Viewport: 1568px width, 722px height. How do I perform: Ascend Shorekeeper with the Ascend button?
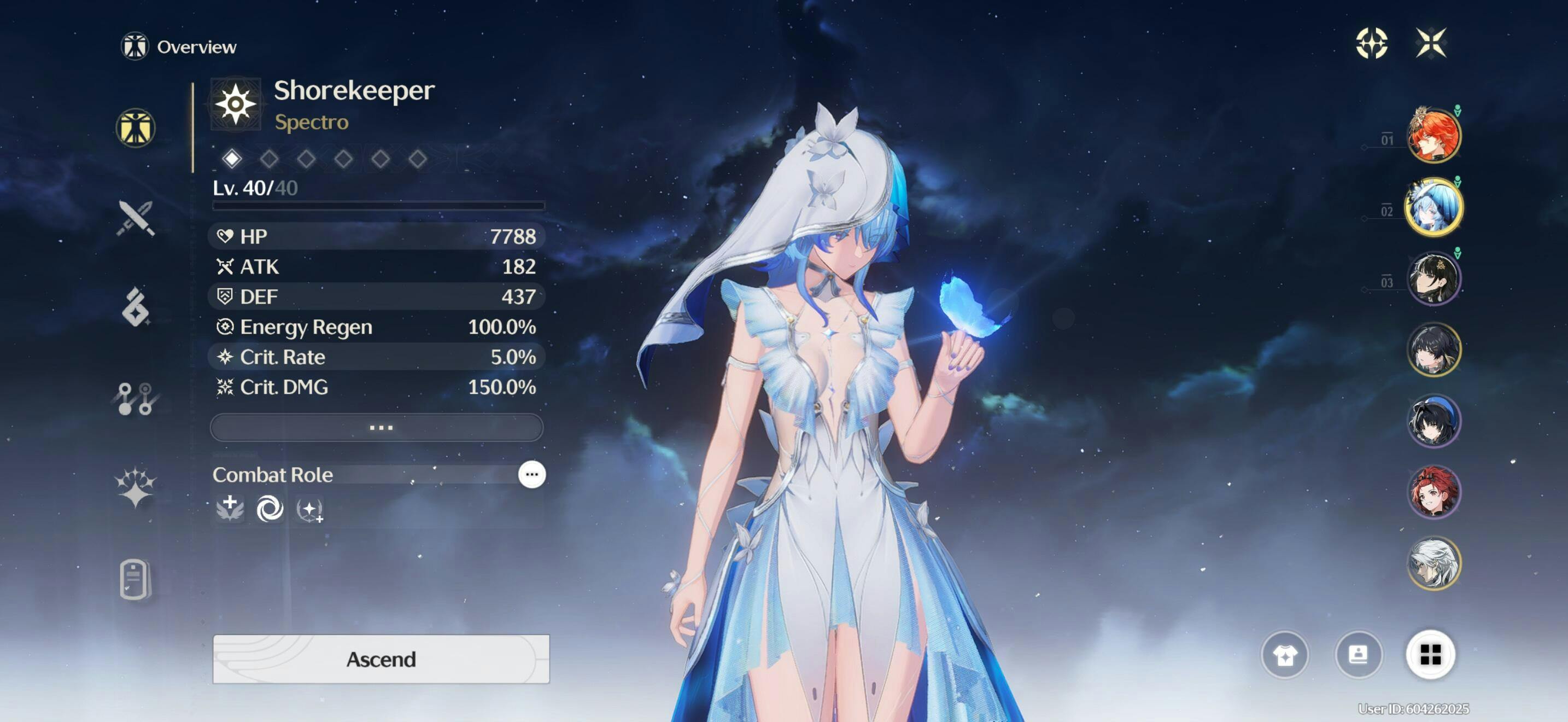click(x=381, y=659)
